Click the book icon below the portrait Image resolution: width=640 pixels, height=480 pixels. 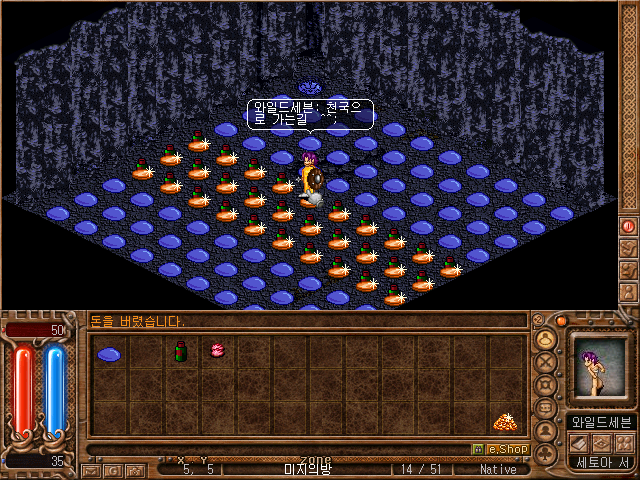[579, 442]
